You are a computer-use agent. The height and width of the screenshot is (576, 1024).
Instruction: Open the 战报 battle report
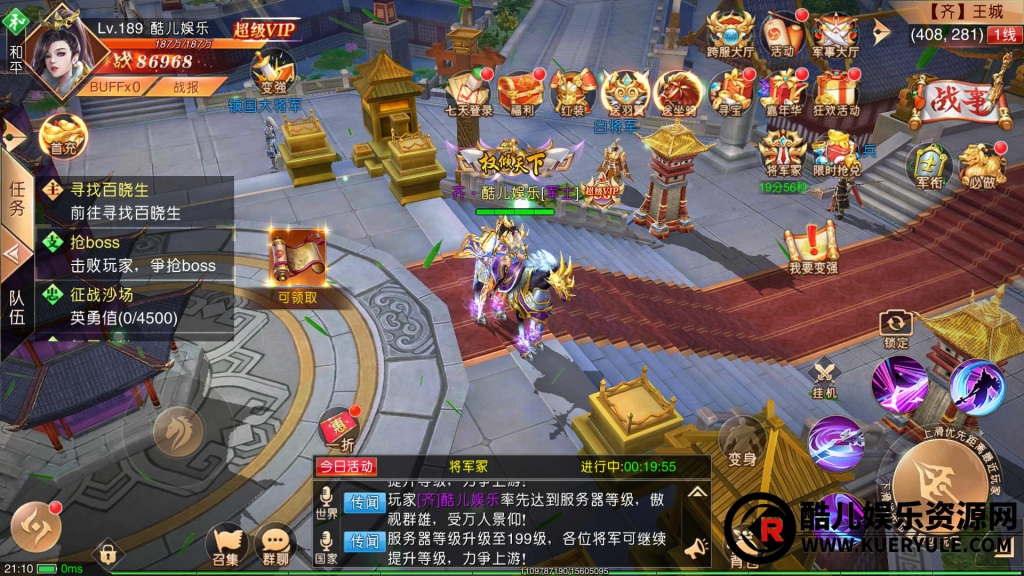tap(186, 87)
